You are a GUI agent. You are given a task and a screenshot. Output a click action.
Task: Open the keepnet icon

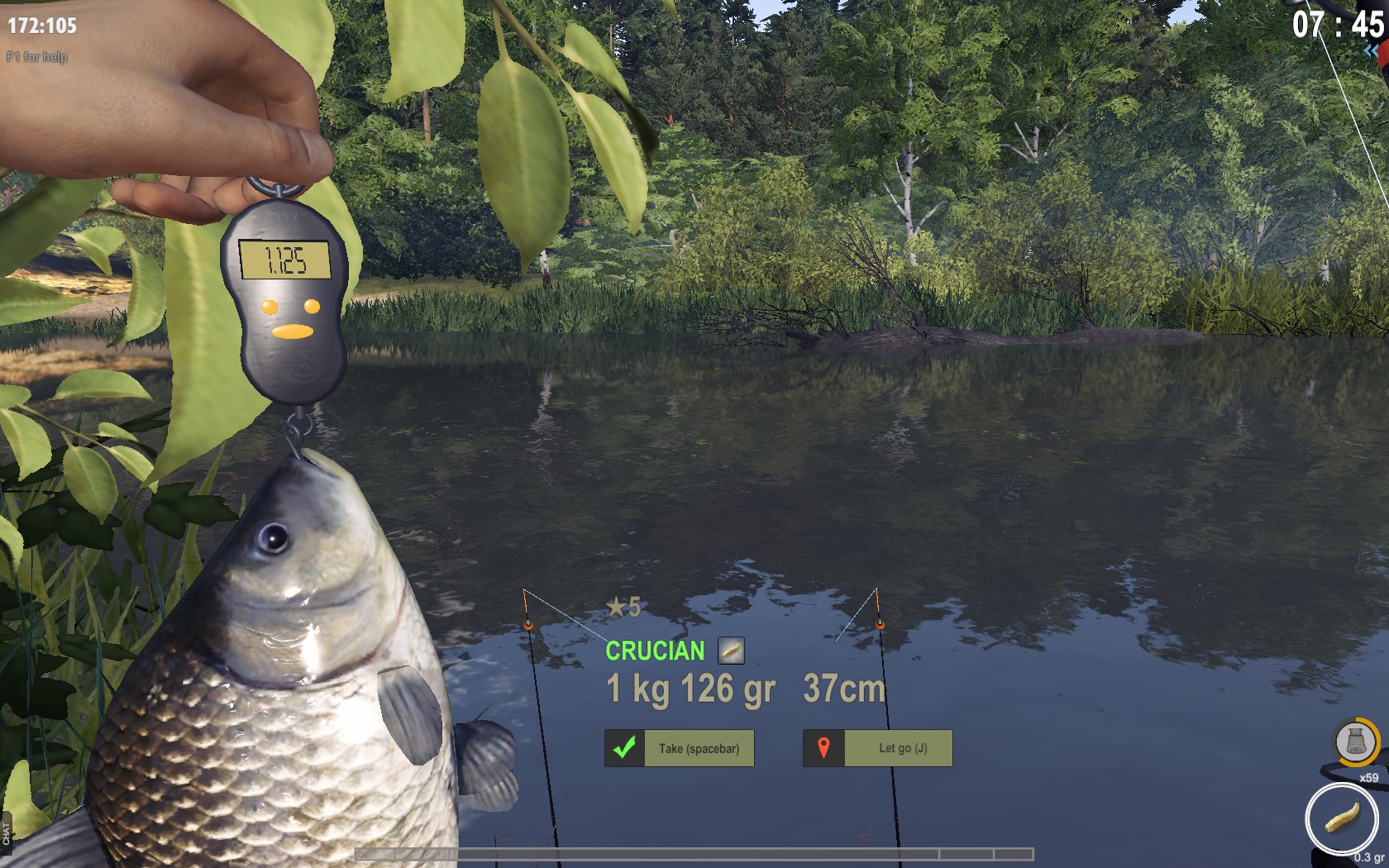[x=1355, y=742]
